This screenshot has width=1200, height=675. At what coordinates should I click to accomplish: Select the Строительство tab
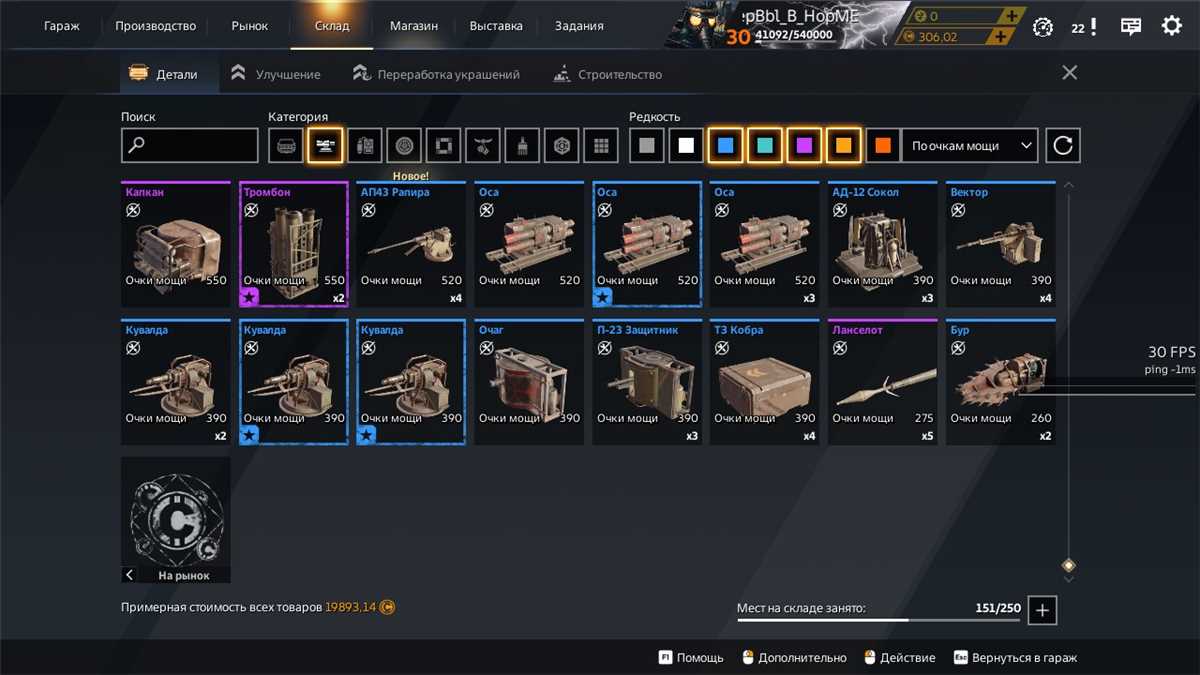coord(608,74)
